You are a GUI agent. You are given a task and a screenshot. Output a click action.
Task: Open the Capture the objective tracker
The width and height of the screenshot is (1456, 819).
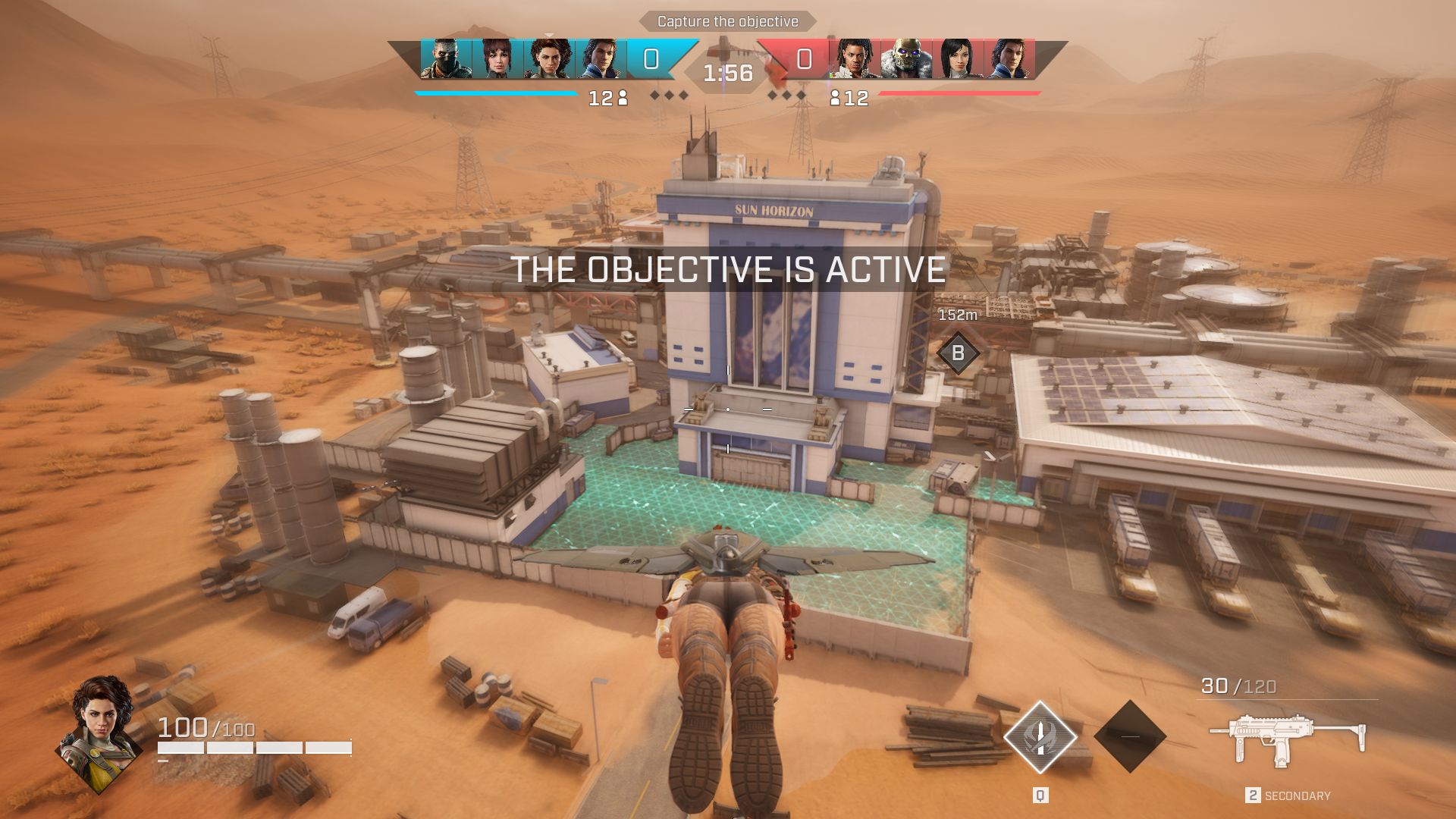727,21
